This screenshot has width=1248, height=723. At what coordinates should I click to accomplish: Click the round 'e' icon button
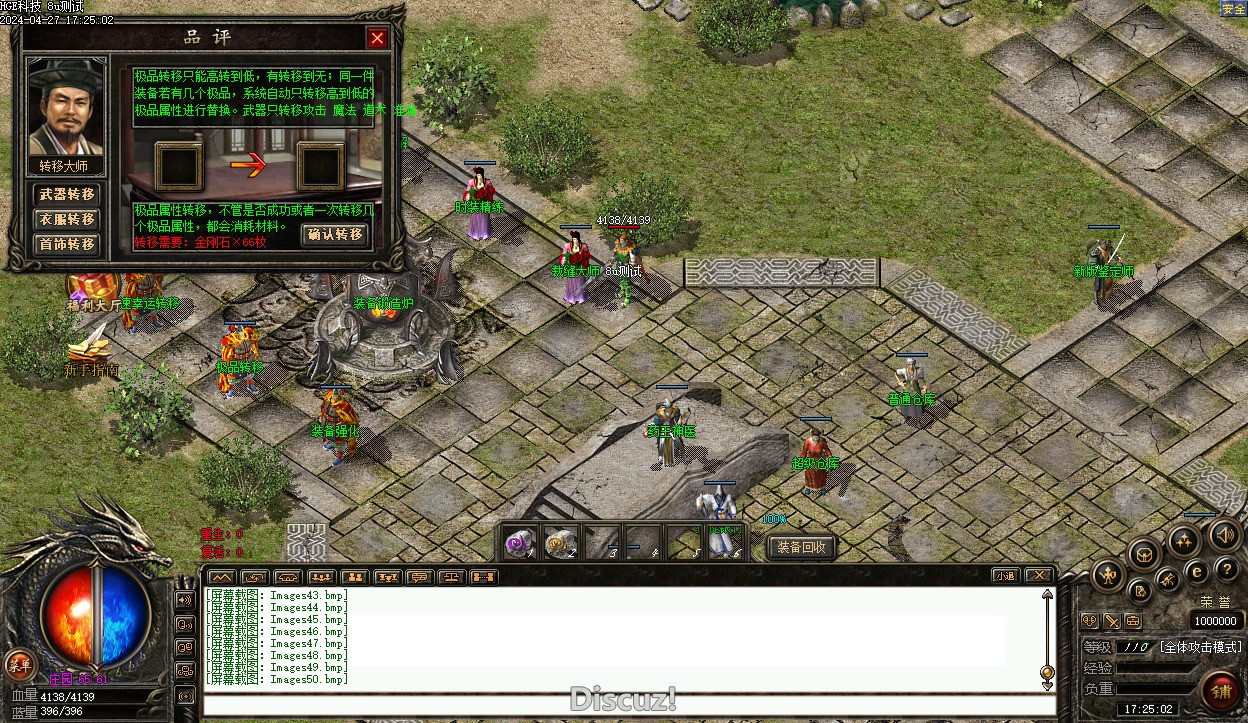coord(1196,572)
